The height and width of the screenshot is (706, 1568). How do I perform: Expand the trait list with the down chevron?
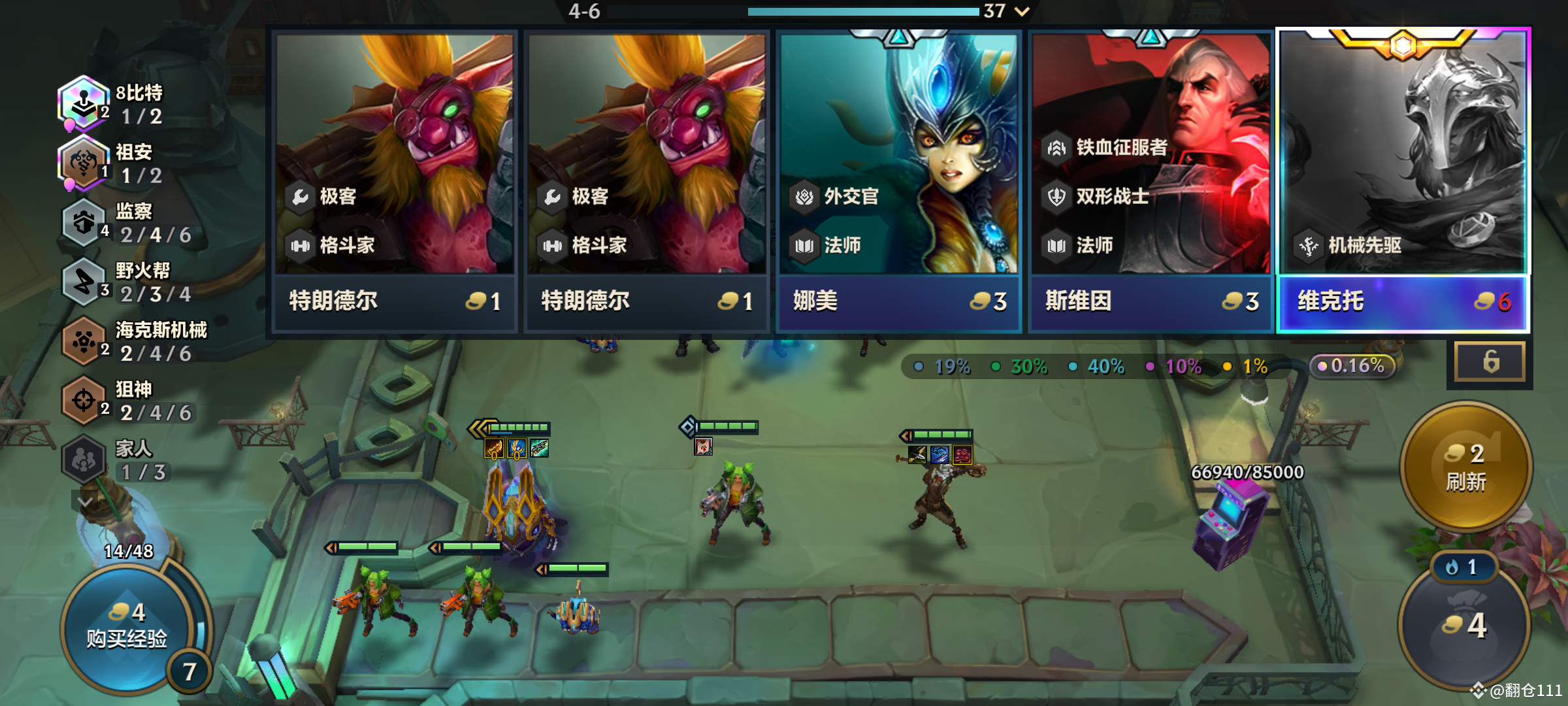click(85, 501)
